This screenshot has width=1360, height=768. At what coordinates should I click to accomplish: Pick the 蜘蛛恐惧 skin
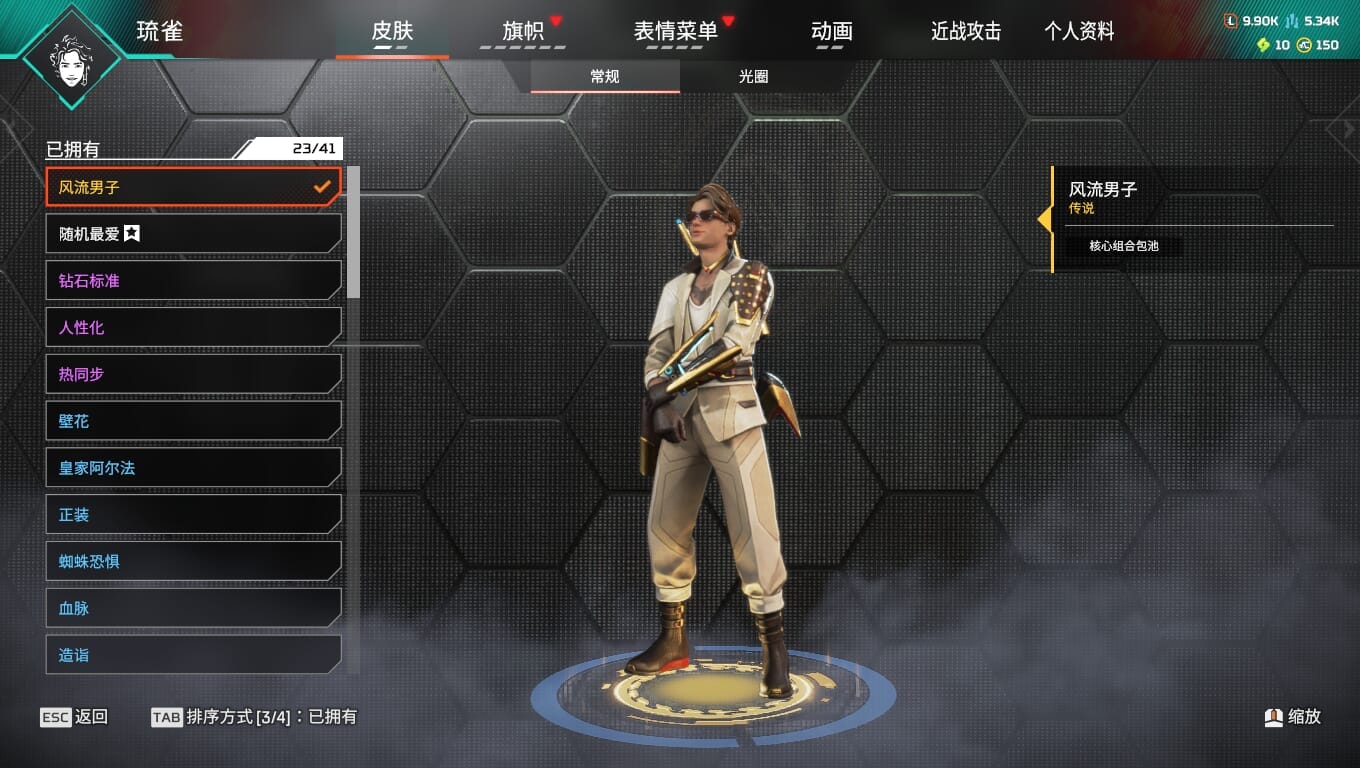point(193,561)
